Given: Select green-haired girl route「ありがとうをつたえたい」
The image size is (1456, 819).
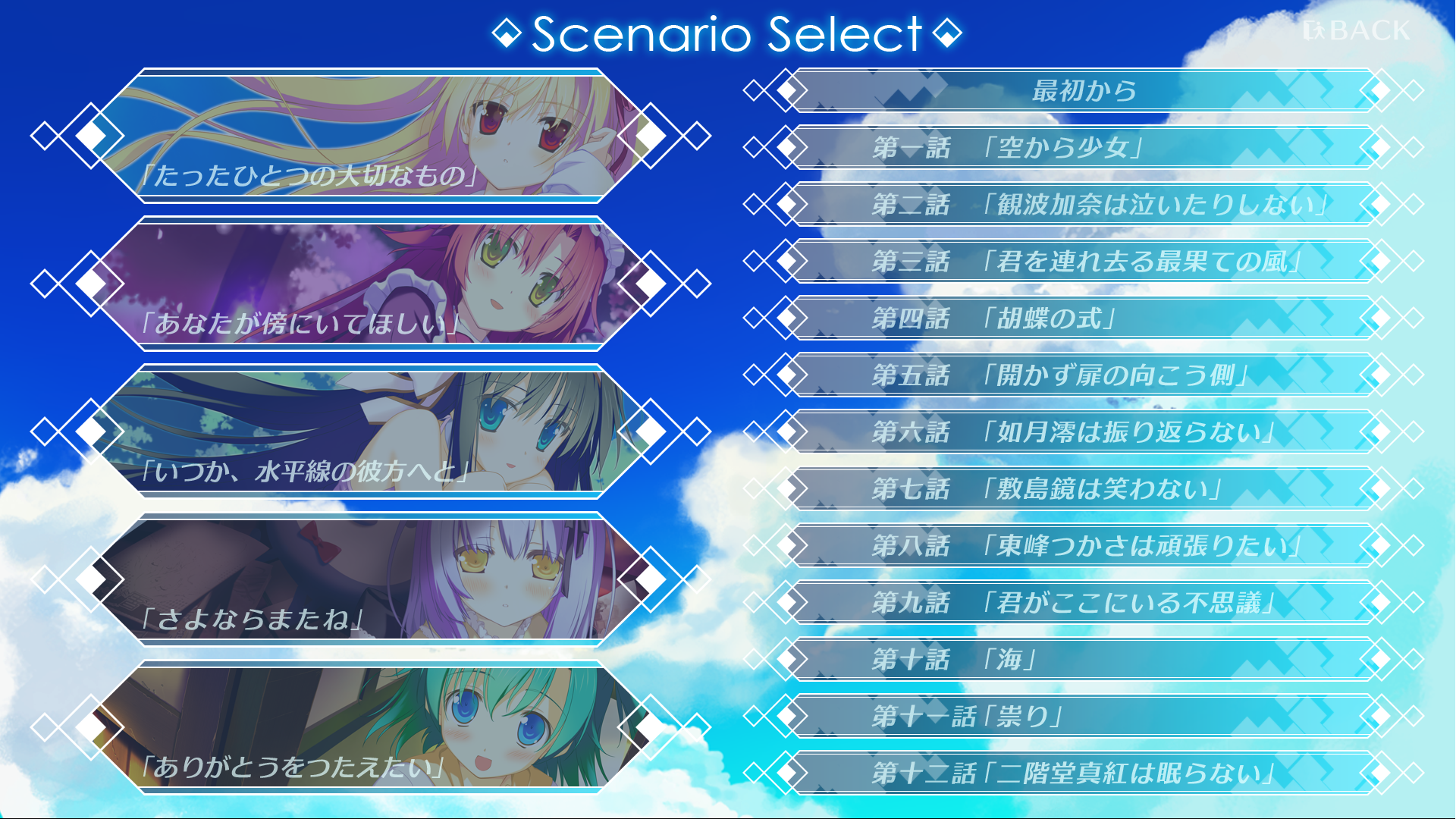Looking at the screenshot, I should click(x=370, y=728).
